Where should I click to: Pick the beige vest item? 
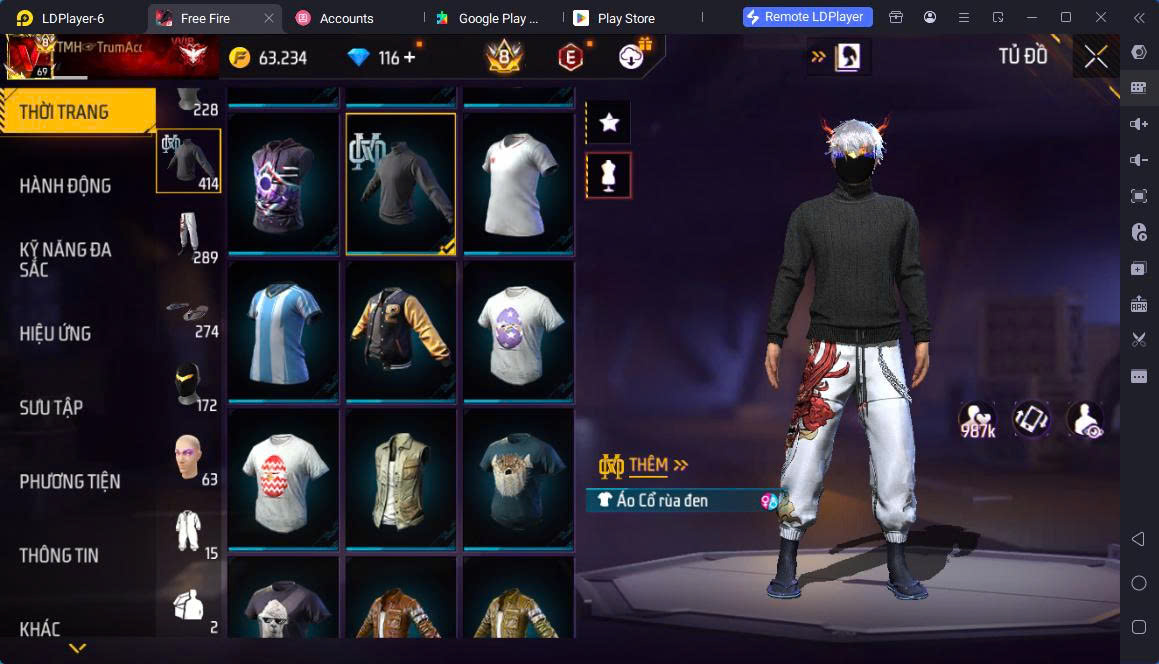(x=401, y=478)
